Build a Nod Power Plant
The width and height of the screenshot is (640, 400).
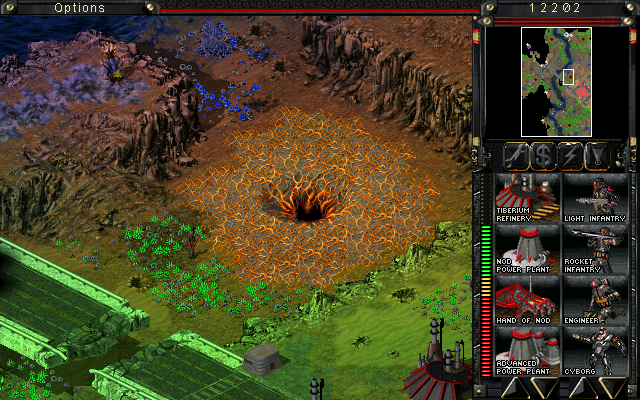(526, 246)
